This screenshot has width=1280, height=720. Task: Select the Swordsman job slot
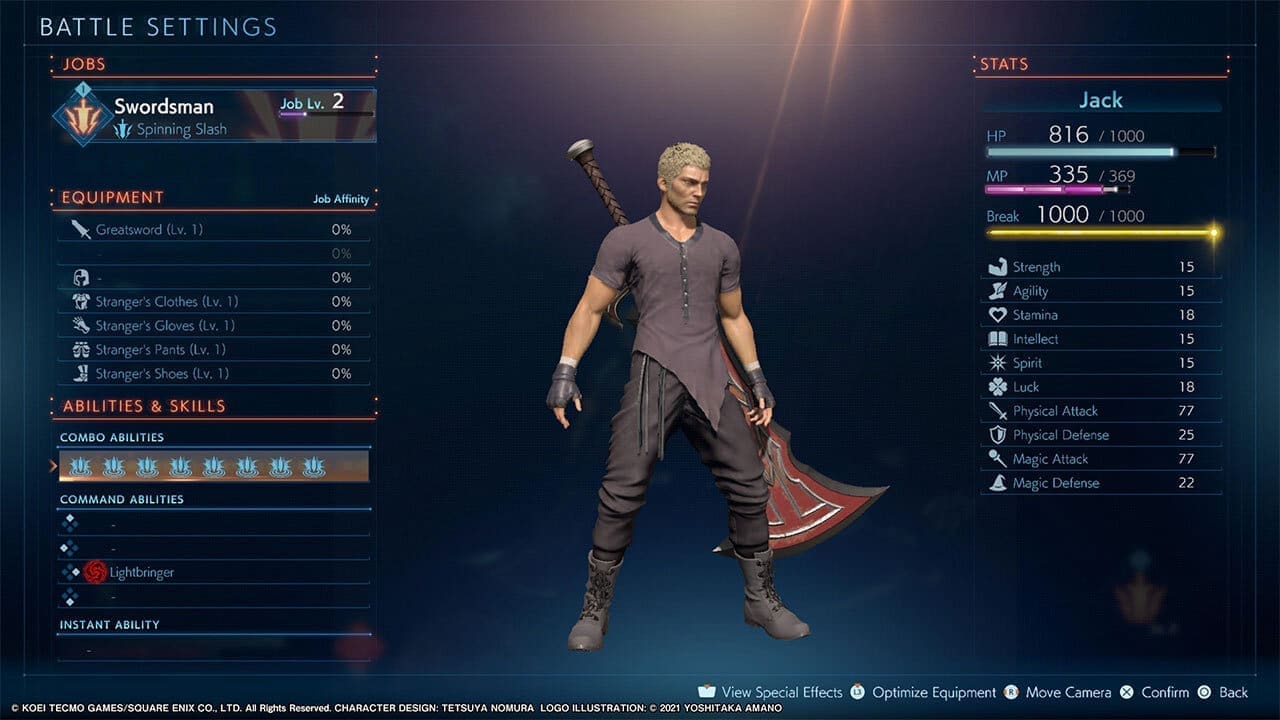pyautogui.click(x=215, y=115)
